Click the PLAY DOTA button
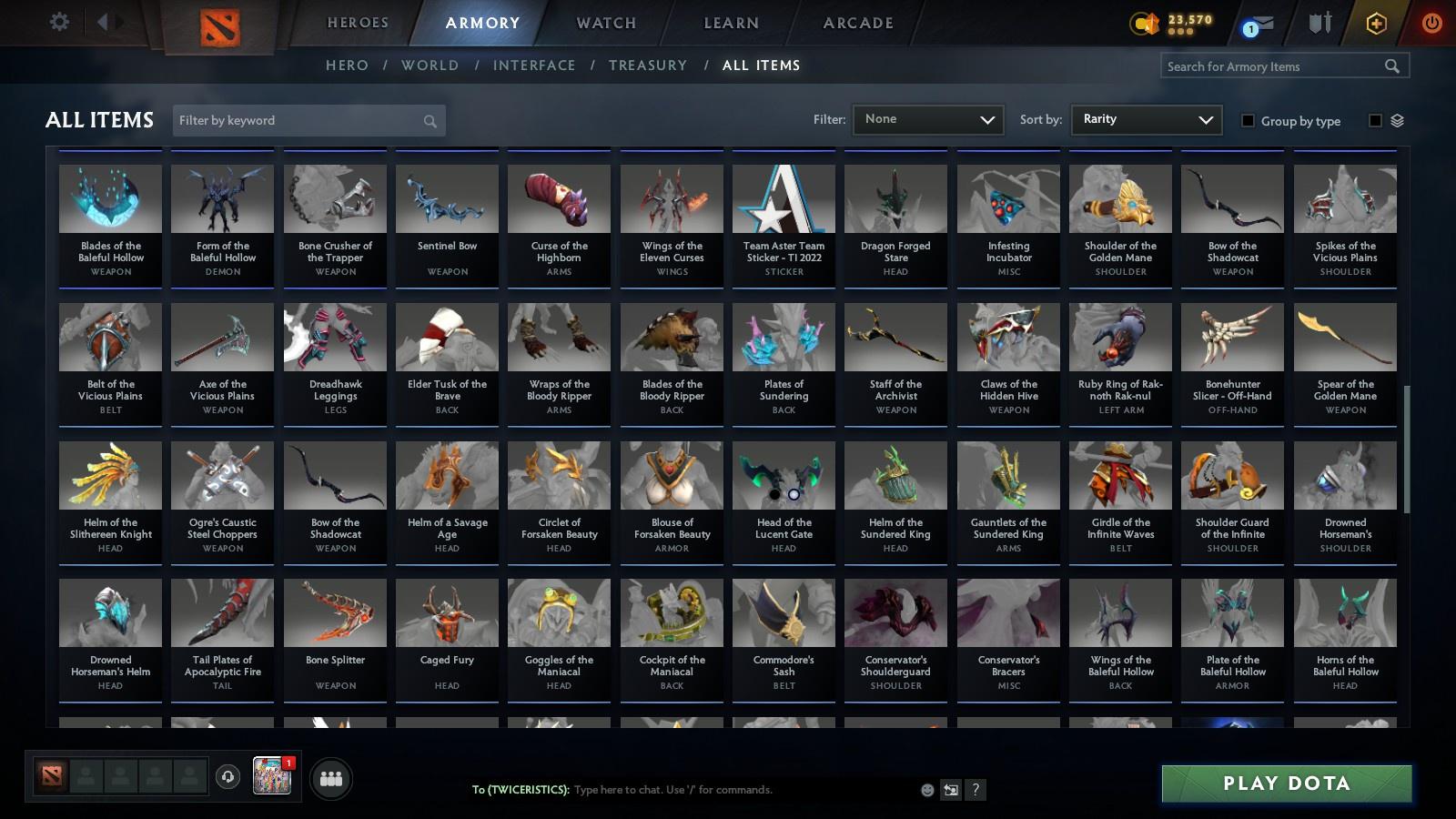1456x819 pixels. [x=1285, y=784]
